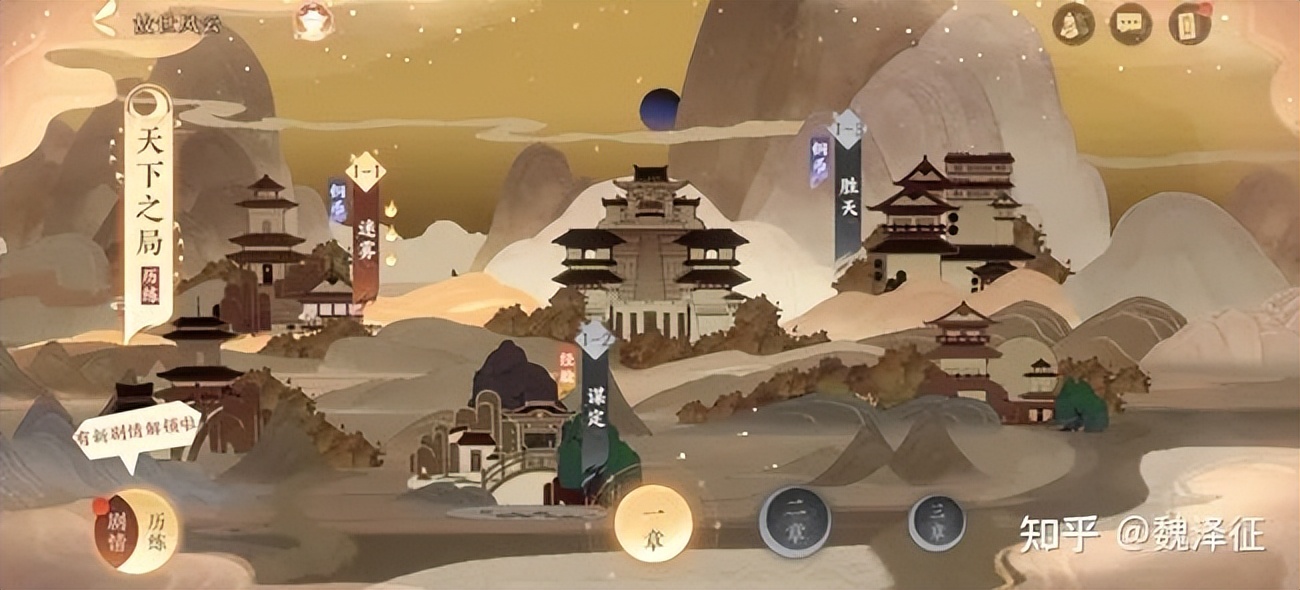Toggle the 剧情 / 历练 mode switch
The height and width of the screenshot is (590, 1300).
click(135, 530)
